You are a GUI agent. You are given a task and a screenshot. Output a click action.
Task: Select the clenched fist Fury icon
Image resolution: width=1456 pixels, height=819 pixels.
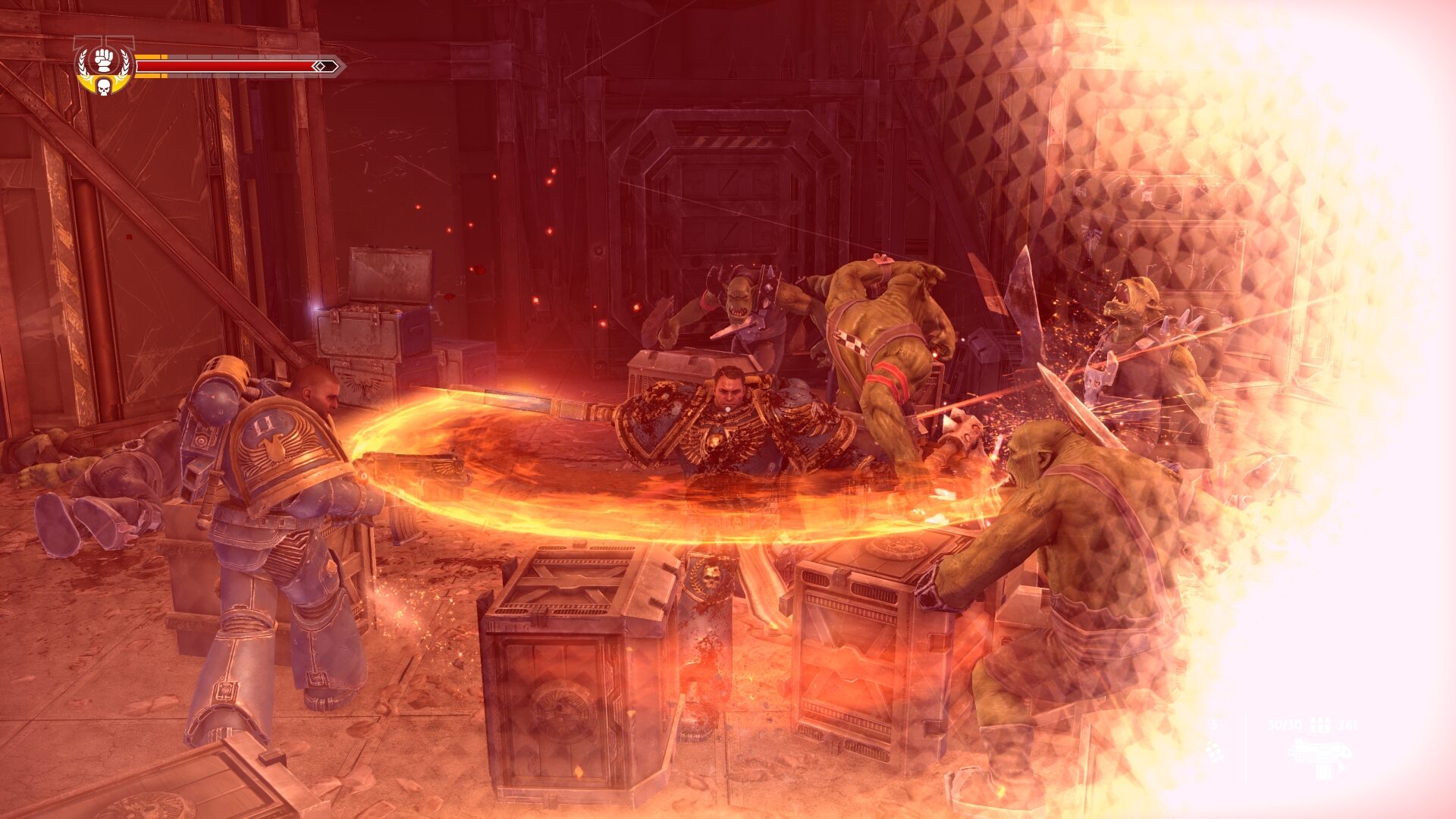104,59
